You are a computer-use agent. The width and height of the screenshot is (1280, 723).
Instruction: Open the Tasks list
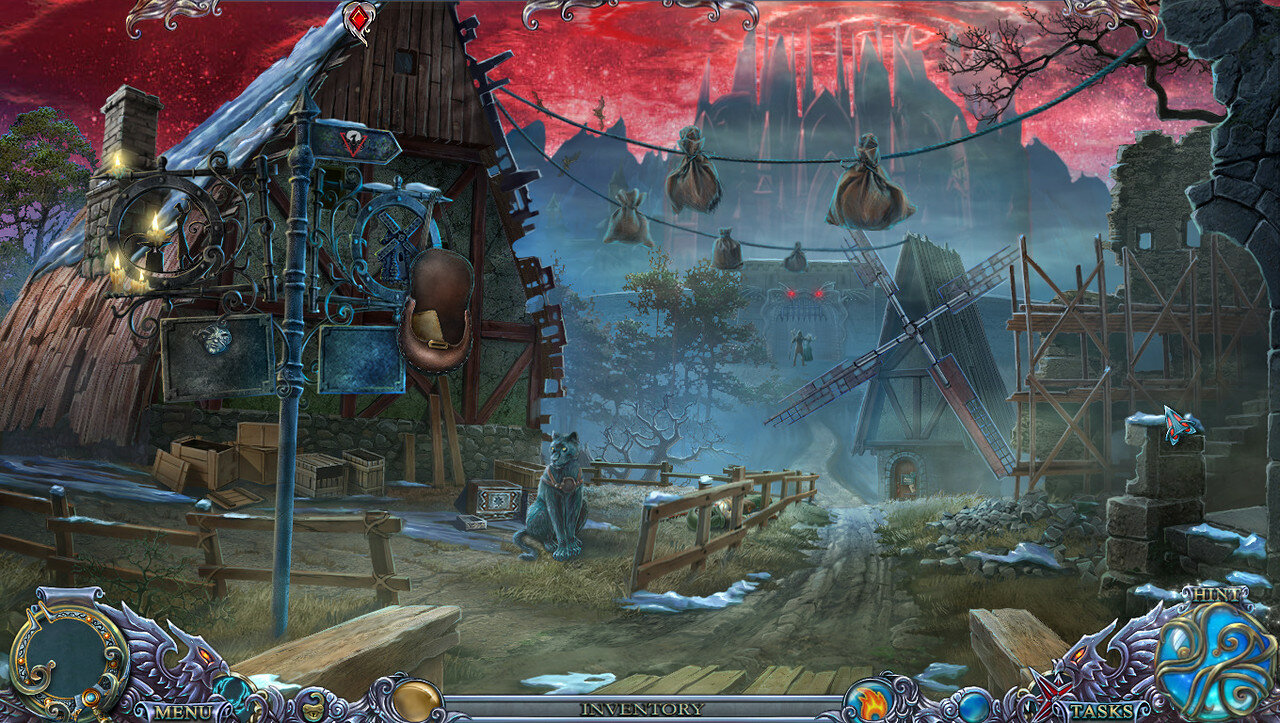click(x=1101, y=711)
